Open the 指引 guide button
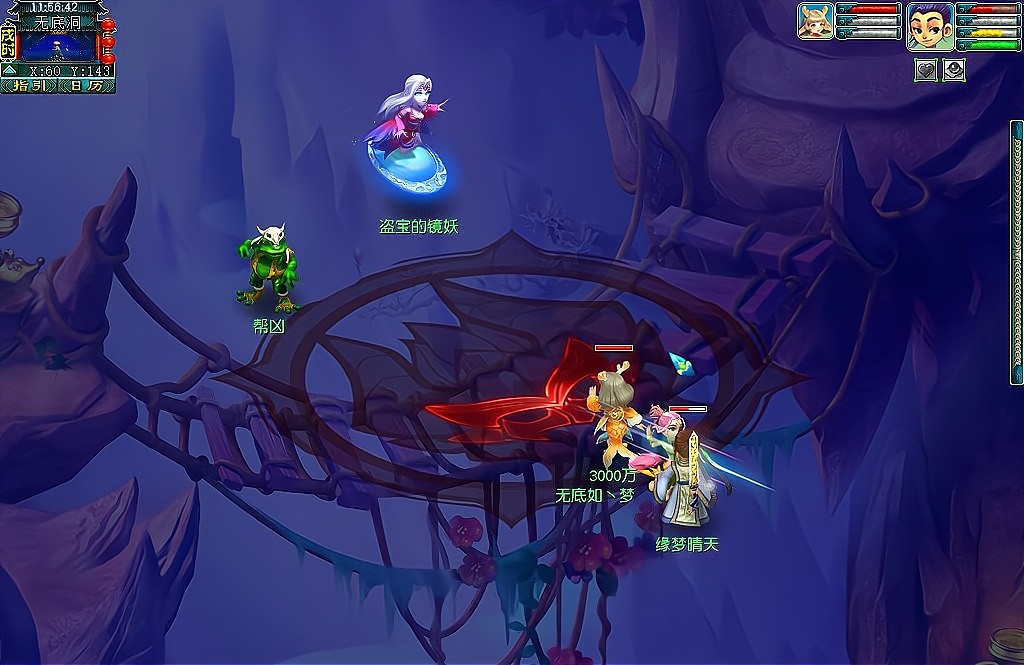 click(29, 86)
